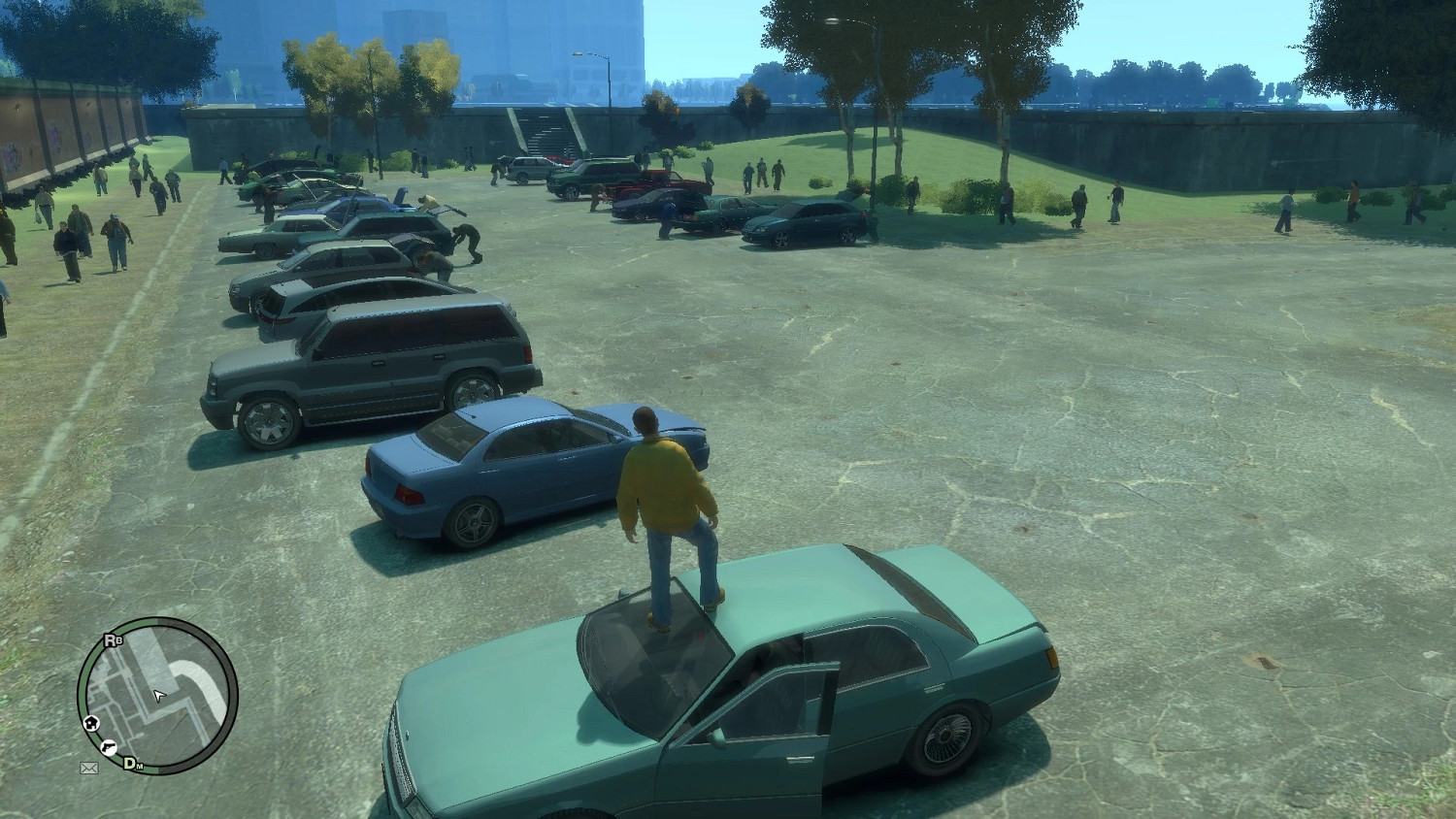
Task: Open the envelope message icon below the radar
Action: tap(90, 767)
